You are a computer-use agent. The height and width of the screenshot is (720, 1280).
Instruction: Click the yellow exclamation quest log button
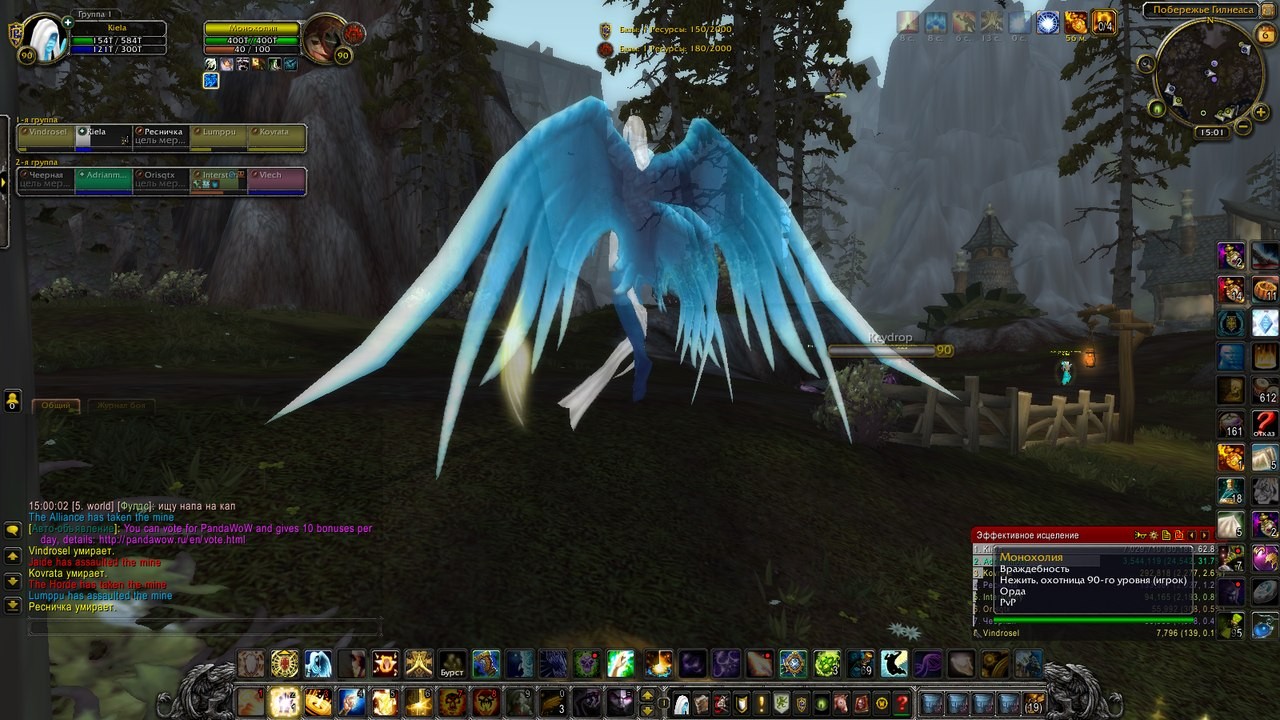pos(761,703)
